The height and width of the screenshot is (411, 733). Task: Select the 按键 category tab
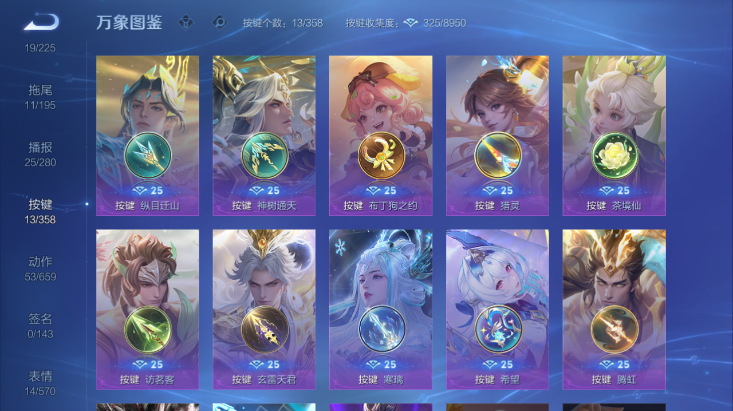click(40, 210)
